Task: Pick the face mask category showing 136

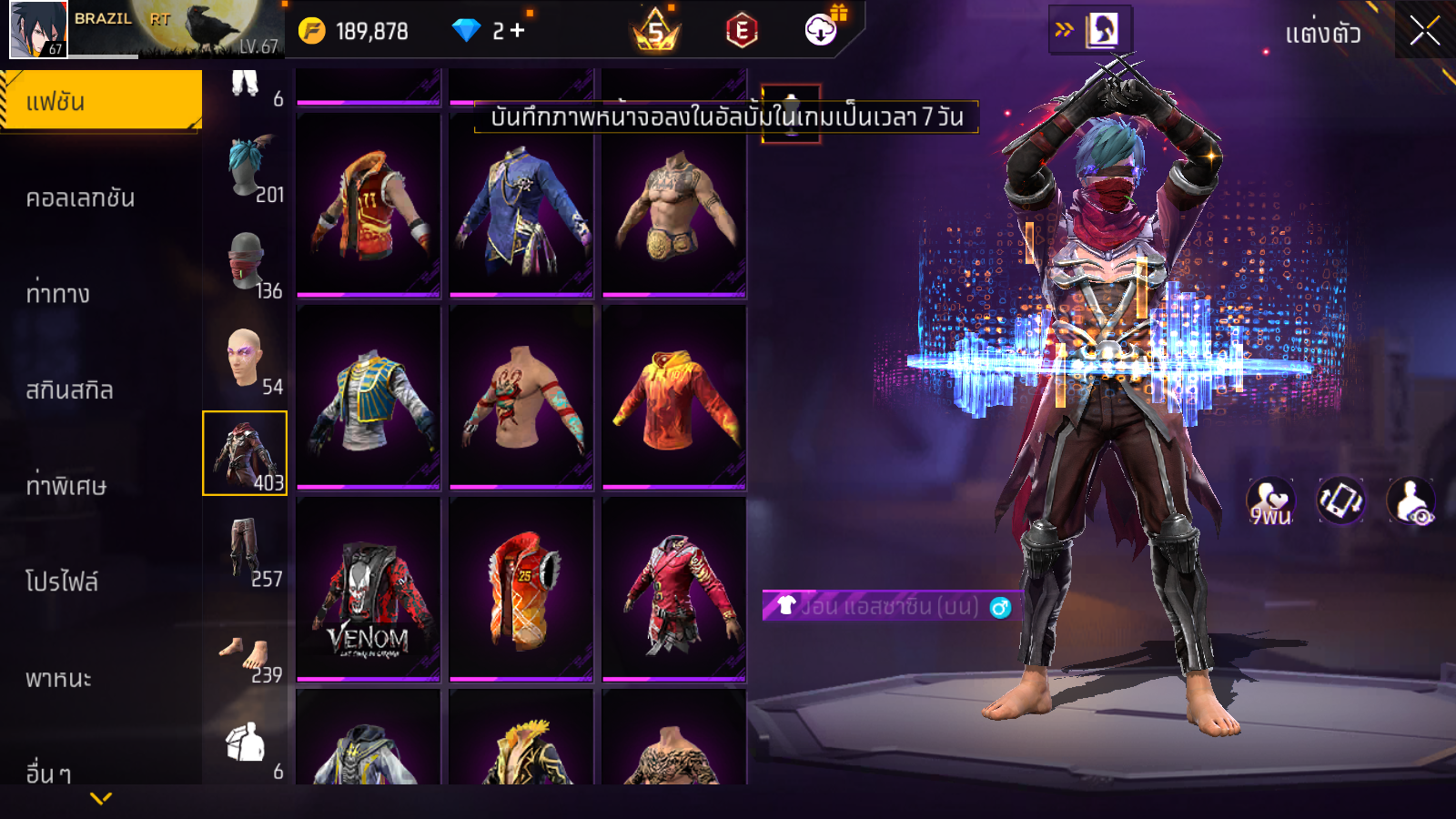Action: coord(246,263)
